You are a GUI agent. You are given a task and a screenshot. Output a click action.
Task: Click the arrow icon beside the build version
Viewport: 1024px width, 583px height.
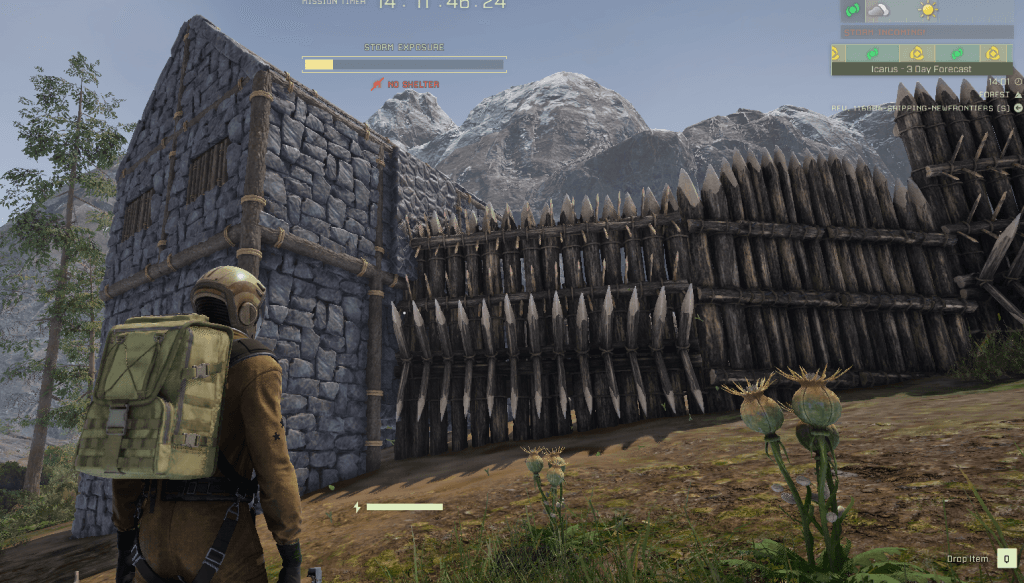1017,107
